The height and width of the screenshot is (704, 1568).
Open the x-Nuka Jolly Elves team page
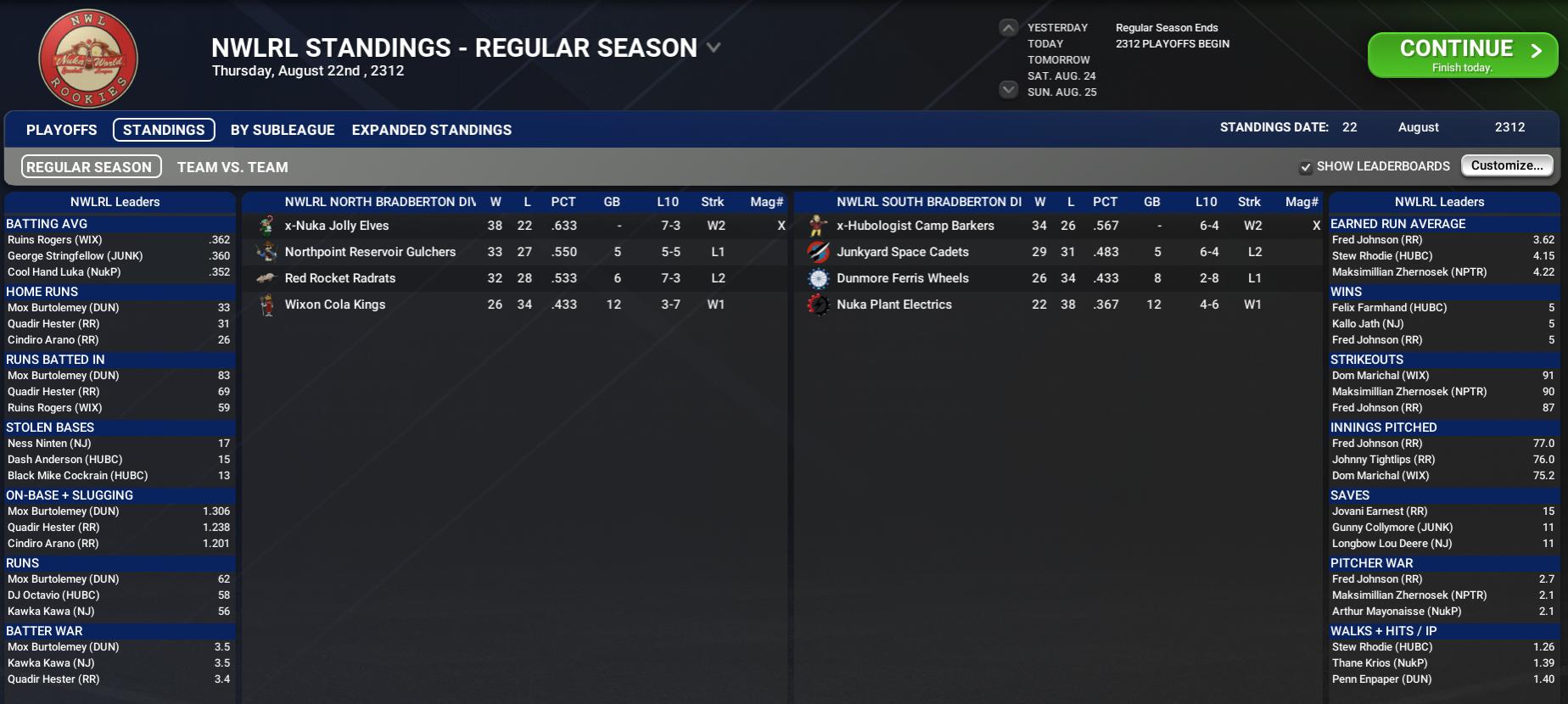pos(337,226)
